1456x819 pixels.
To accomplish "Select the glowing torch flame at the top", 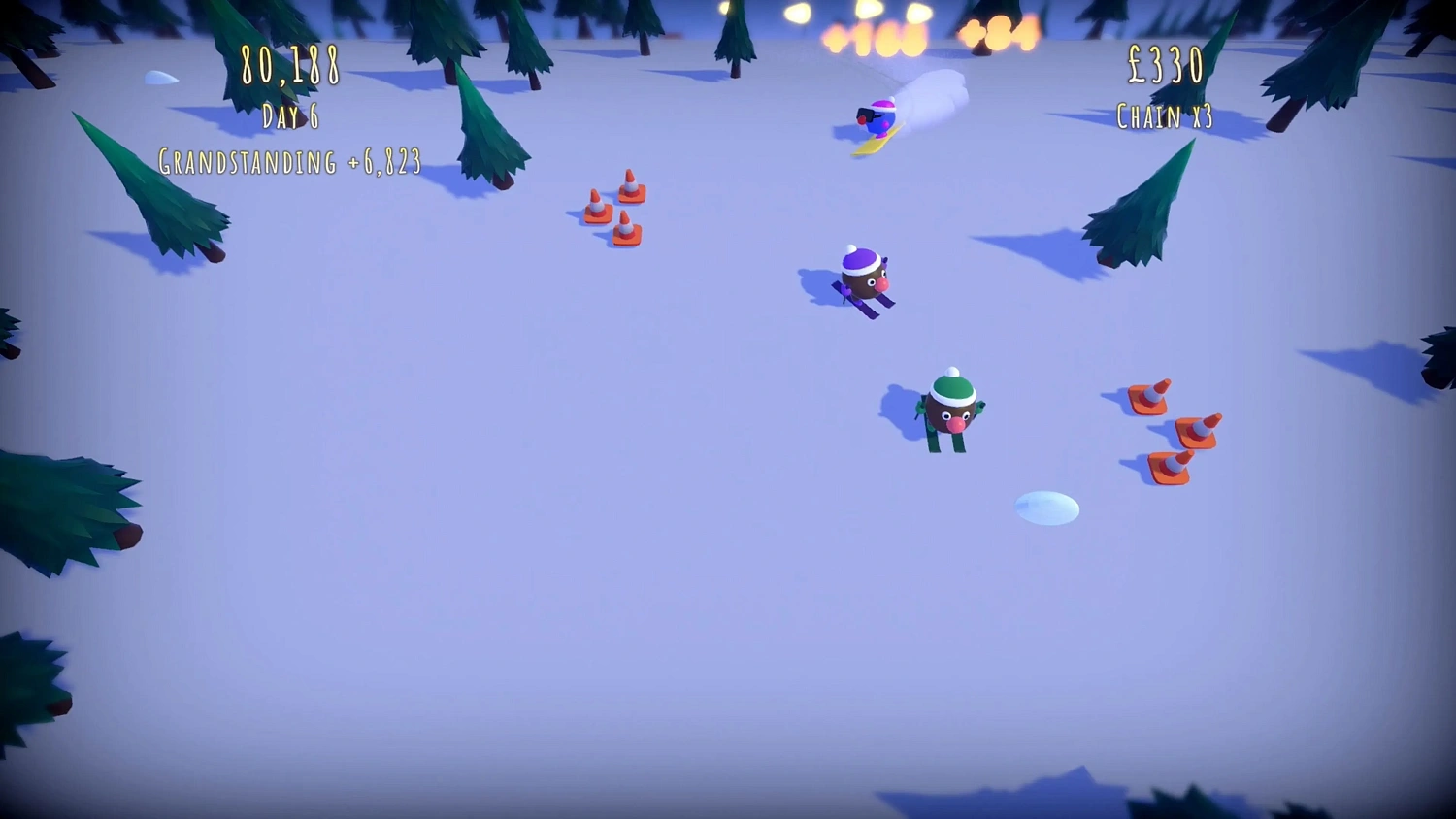I will 796,12.
